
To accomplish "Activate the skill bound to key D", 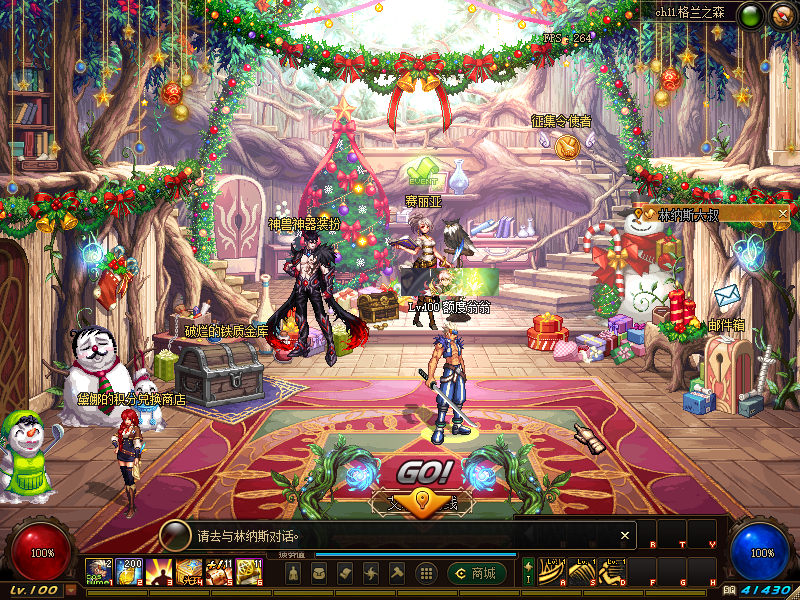I will [x=611, y=572].
